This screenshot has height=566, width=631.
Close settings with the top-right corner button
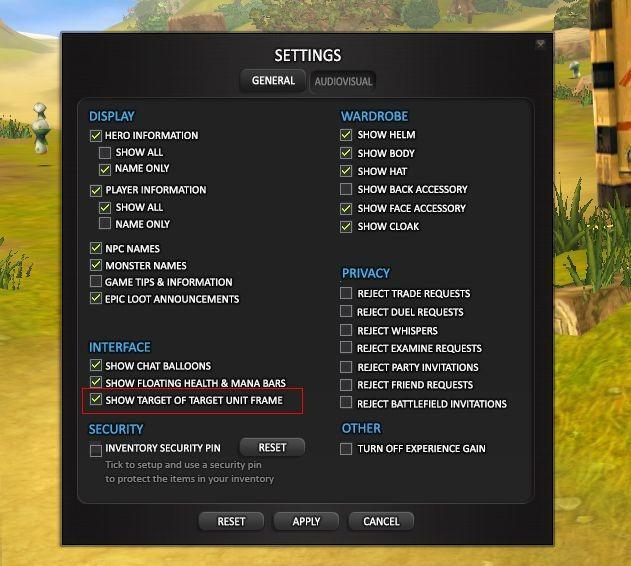pyautogui.click(x=541, y=44)
